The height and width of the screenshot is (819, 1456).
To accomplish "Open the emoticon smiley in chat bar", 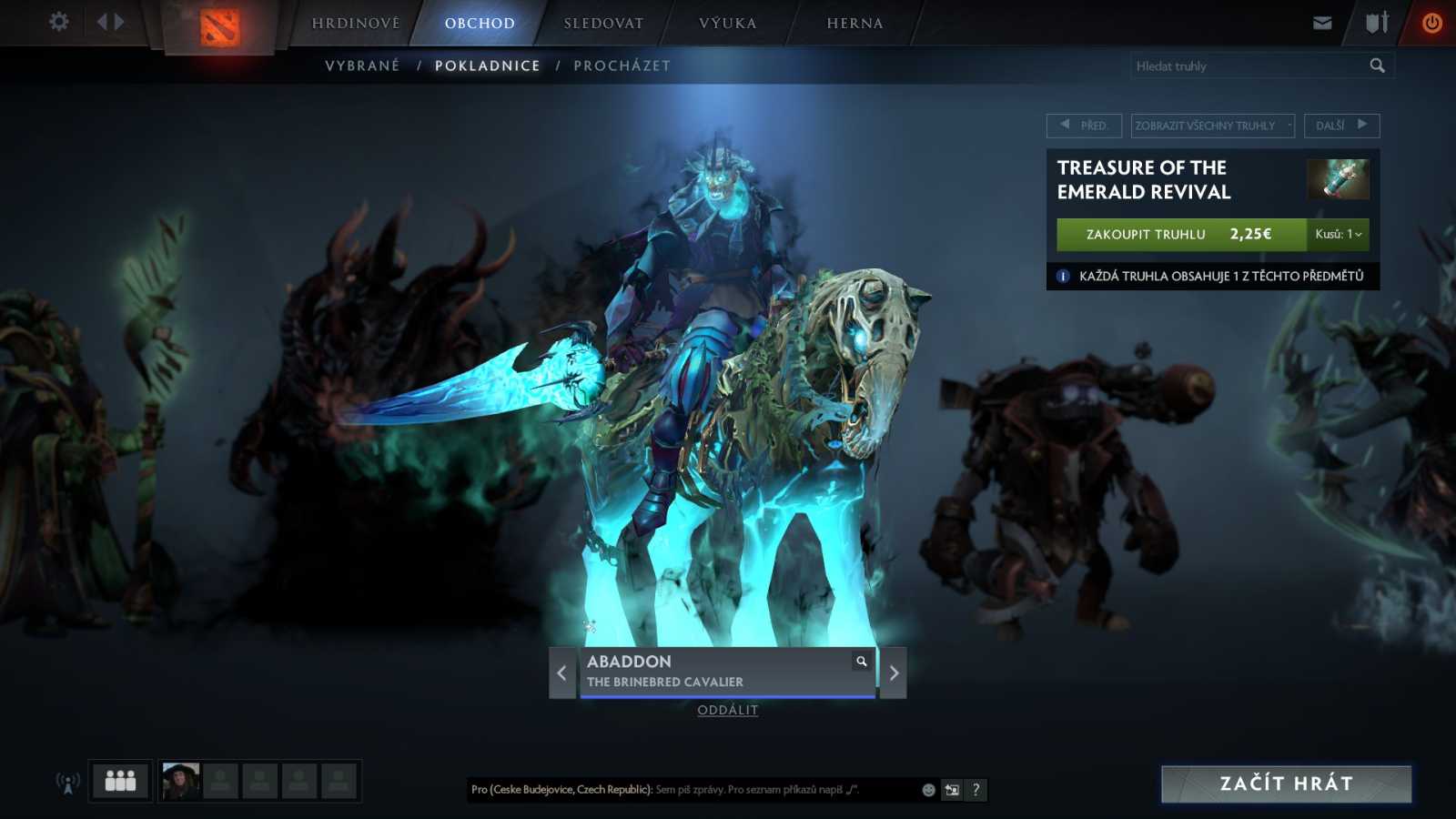I will [927, 790].
